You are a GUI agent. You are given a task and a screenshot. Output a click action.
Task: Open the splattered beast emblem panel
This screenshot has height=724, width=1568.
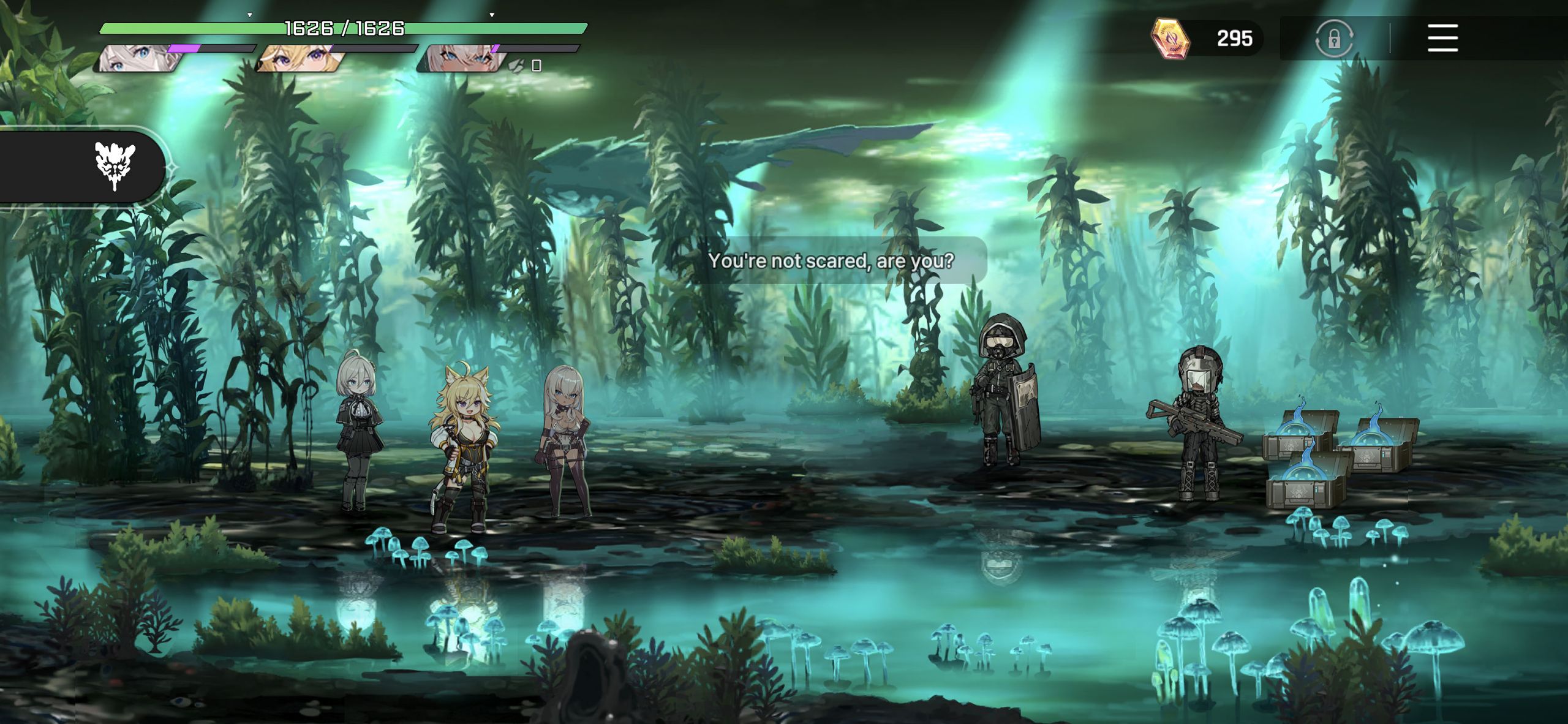(x=115, y=165)
